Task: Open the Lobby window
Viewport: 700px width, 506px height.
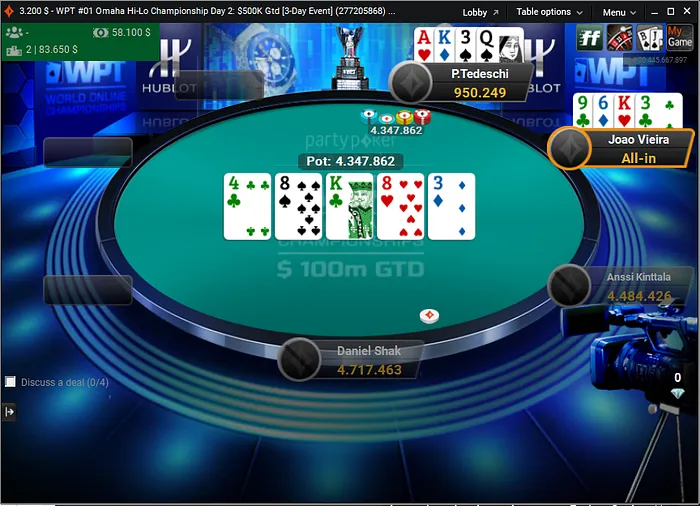Action: pos(480,12)
